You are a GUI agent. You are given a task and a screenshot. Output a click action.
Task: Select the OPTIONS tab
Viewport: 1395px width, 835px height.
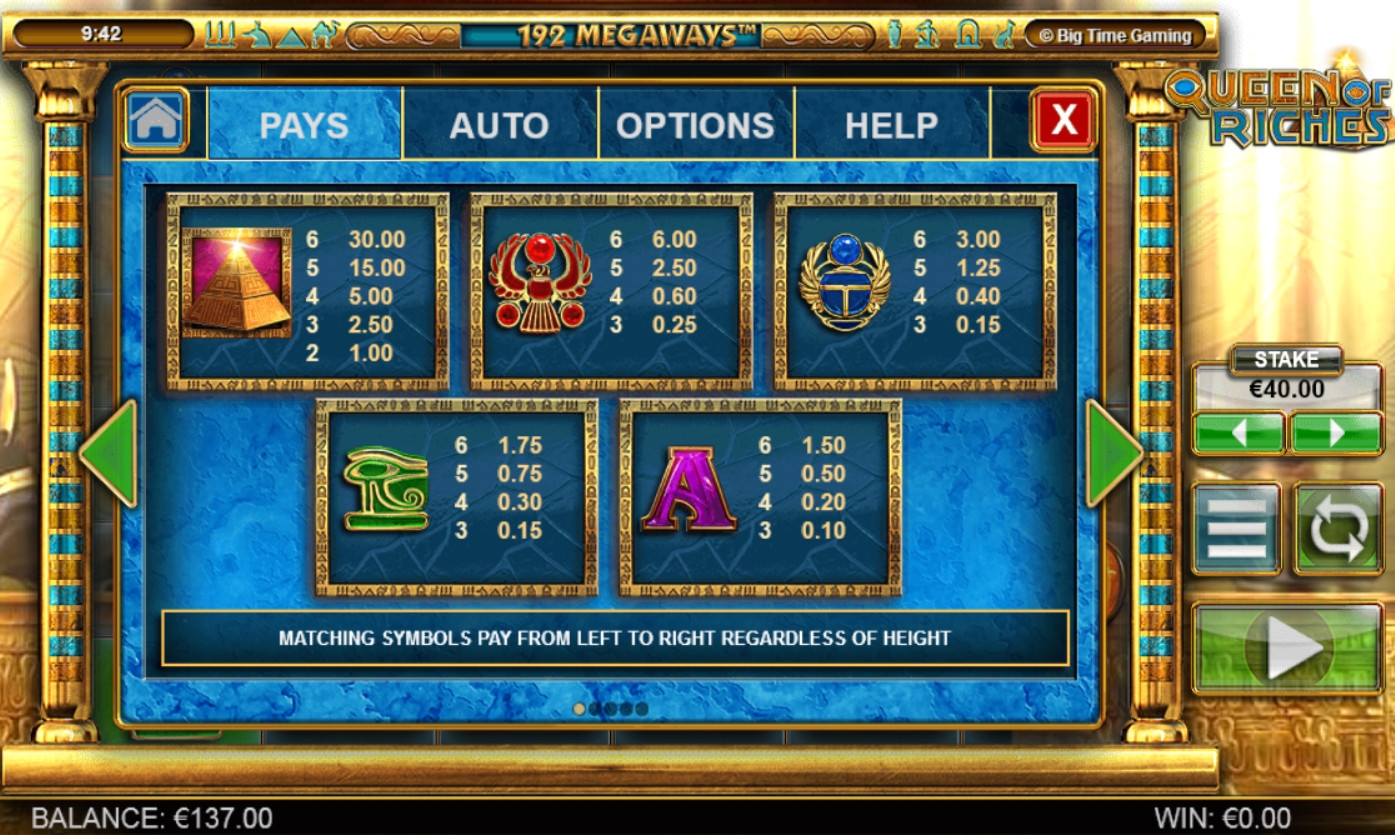point(695,125)
